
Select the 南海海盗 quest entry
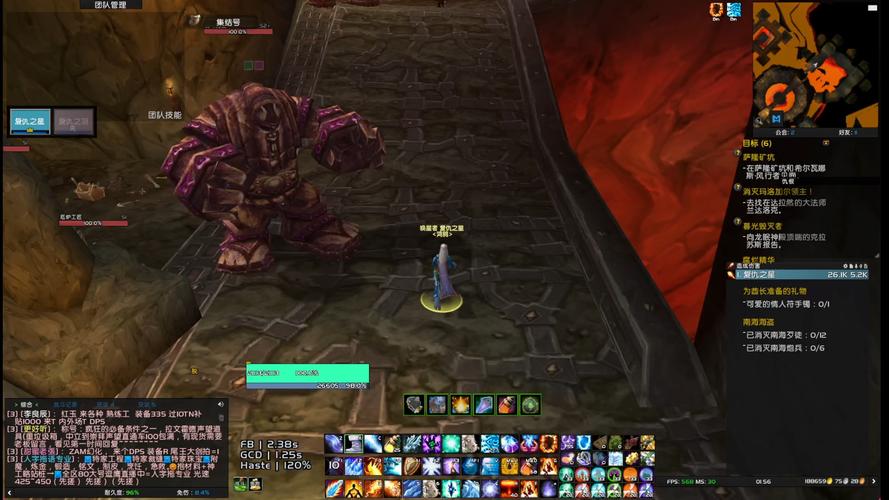tap(757, 322)
